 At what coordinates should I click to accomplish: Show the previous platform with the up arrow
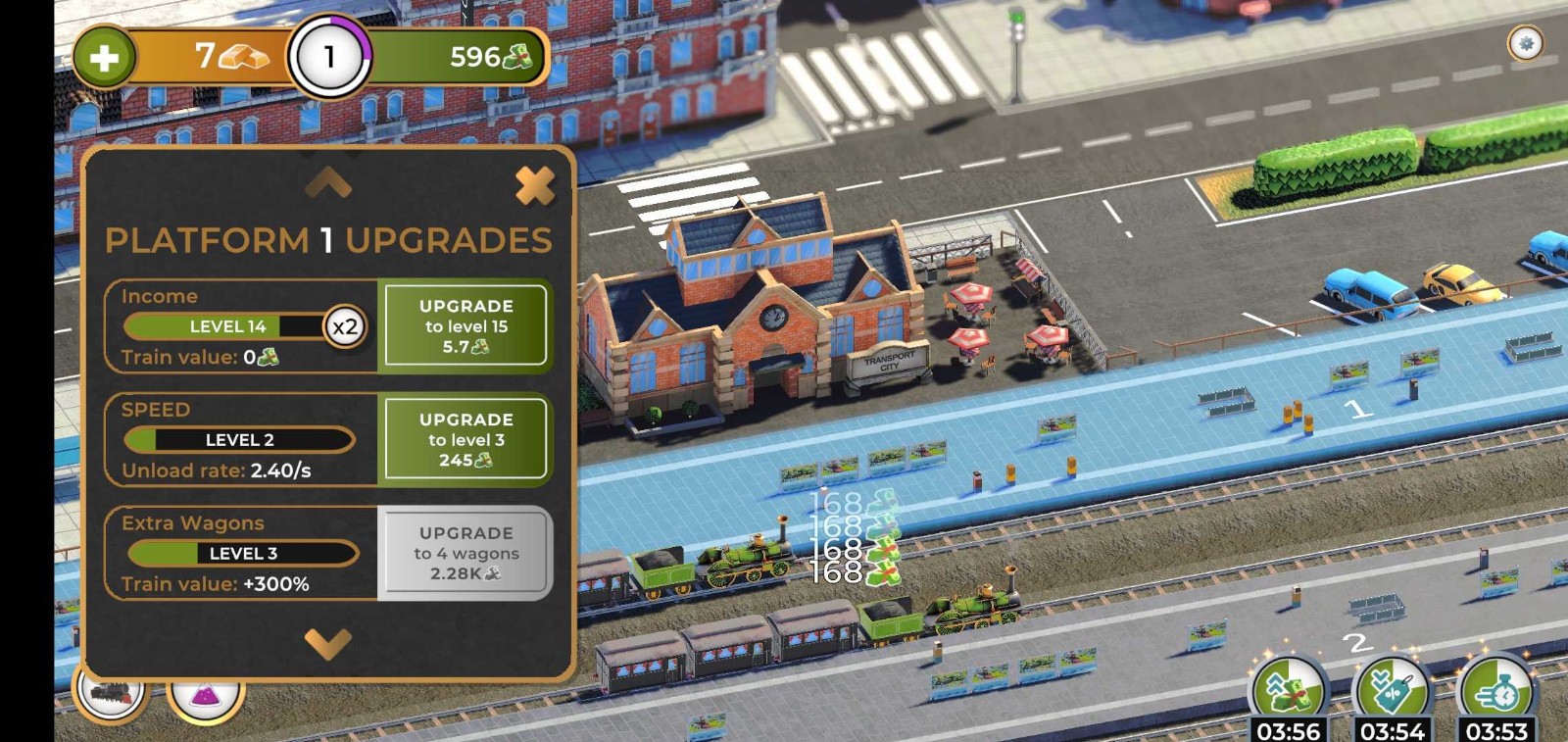tap(327, 180)
